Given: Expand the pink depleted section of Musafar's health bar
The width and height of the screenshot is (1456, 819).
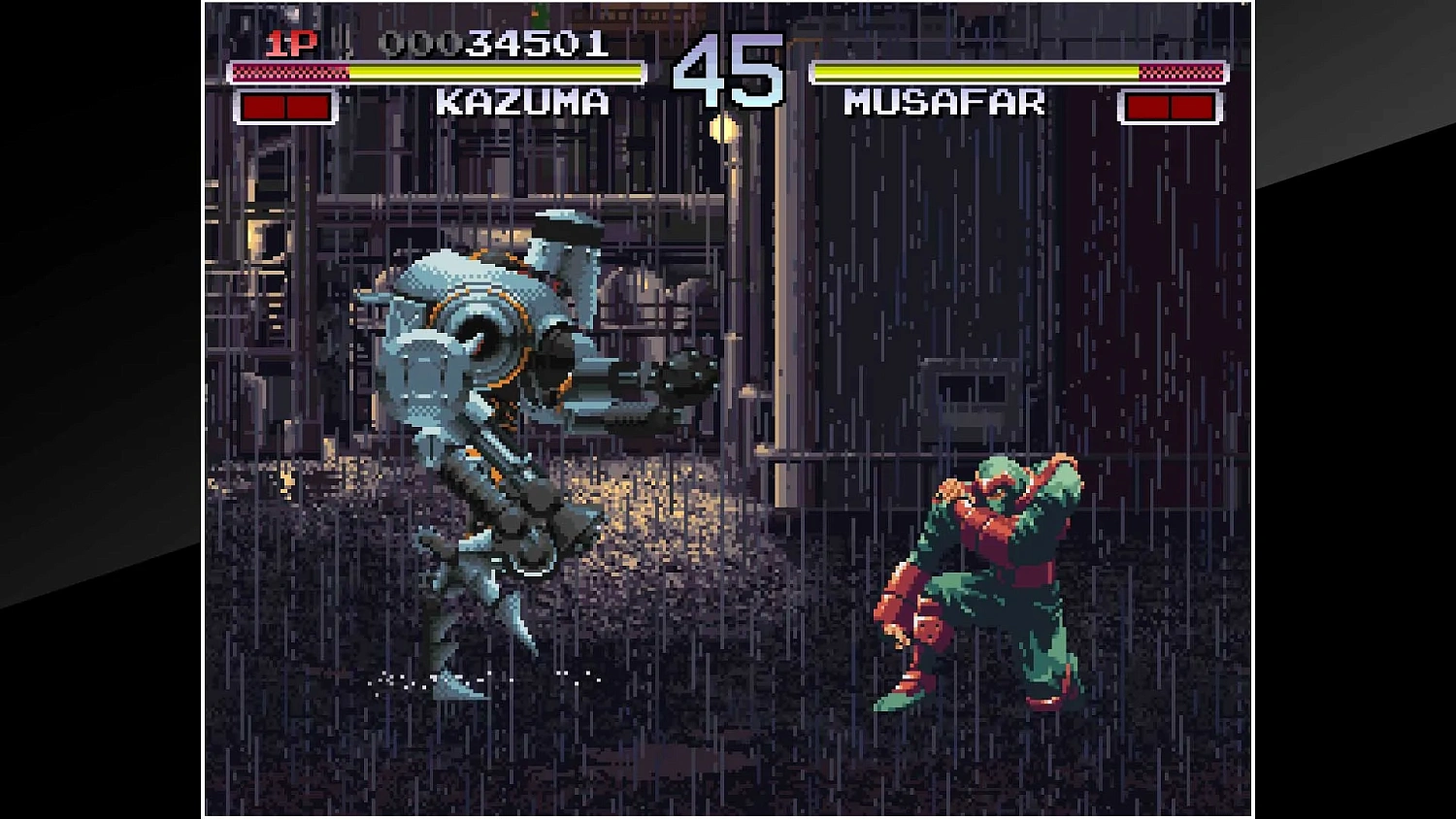Looking at the screenshot, I should (1179, 70).
